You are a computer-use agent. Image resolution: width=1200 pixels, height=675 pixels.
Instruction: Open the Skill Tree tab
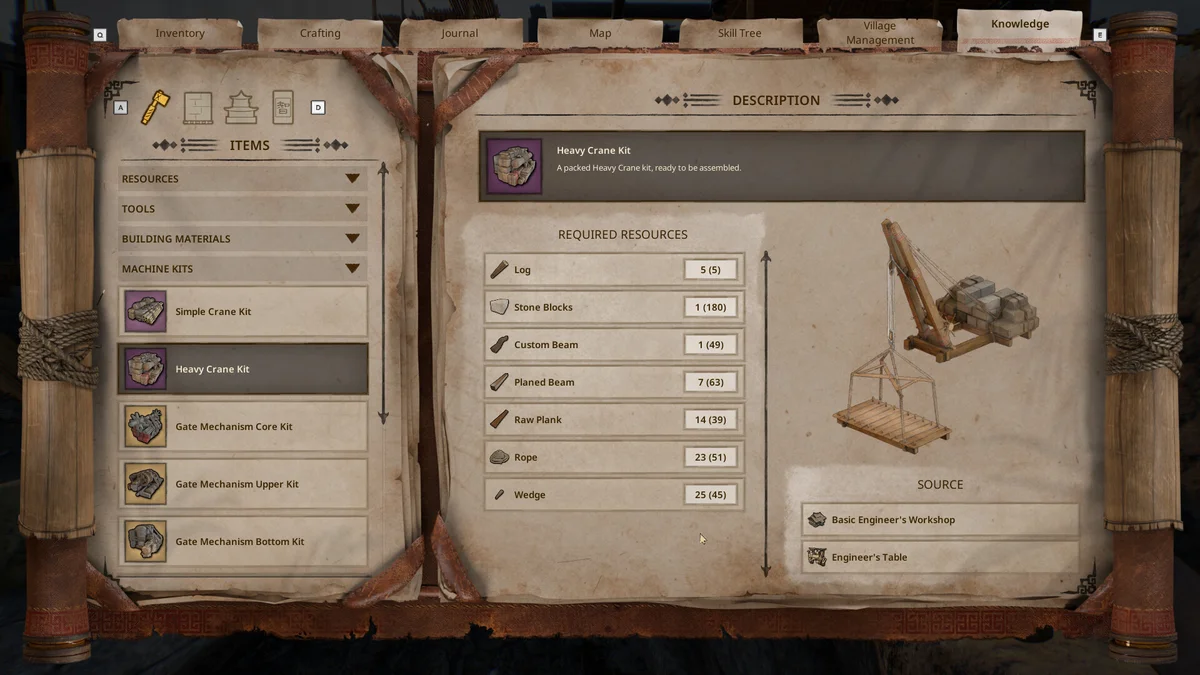click(x=740, y=33)
